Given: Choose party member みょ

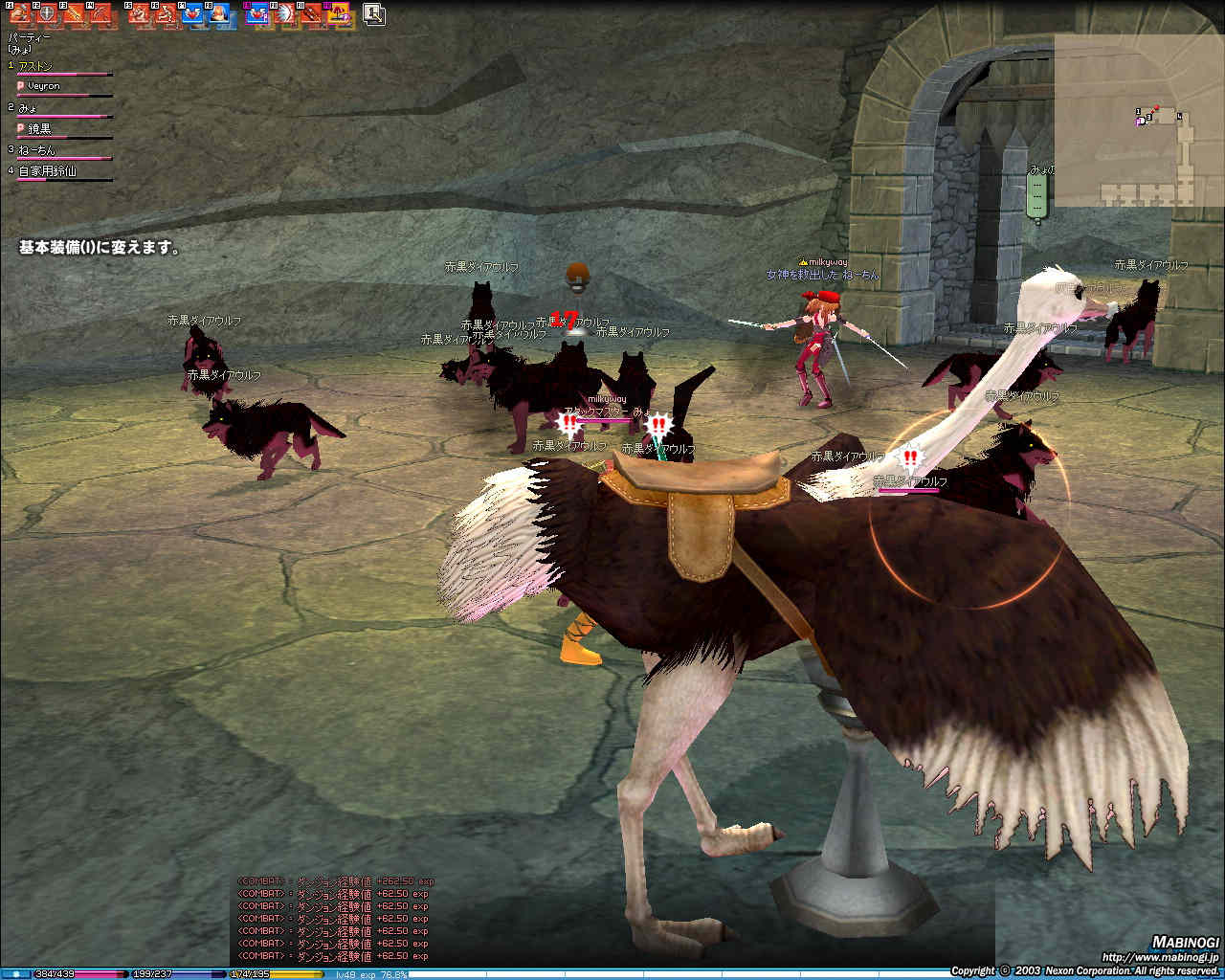Looking at the screenshot, I should coord(28,108).
